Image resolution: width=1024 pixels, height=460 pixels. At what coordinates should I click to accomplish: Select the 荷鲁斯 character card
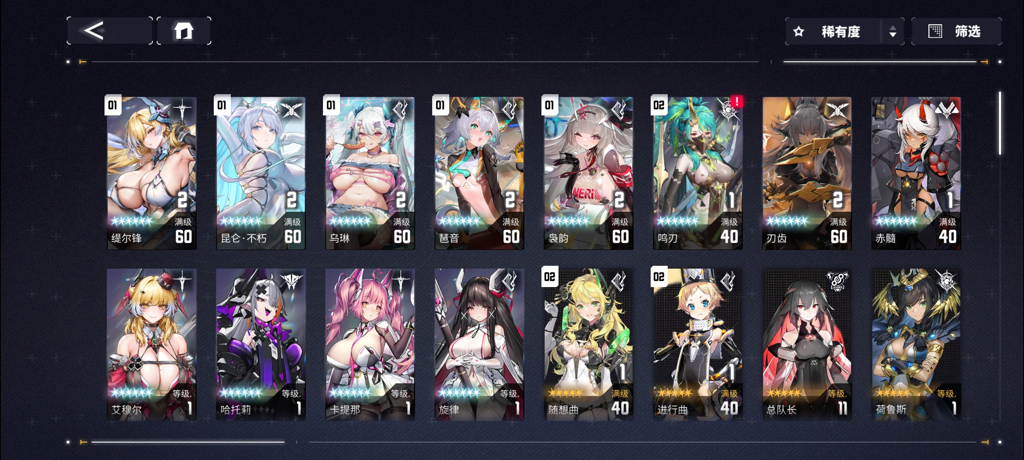click(915, 343)
